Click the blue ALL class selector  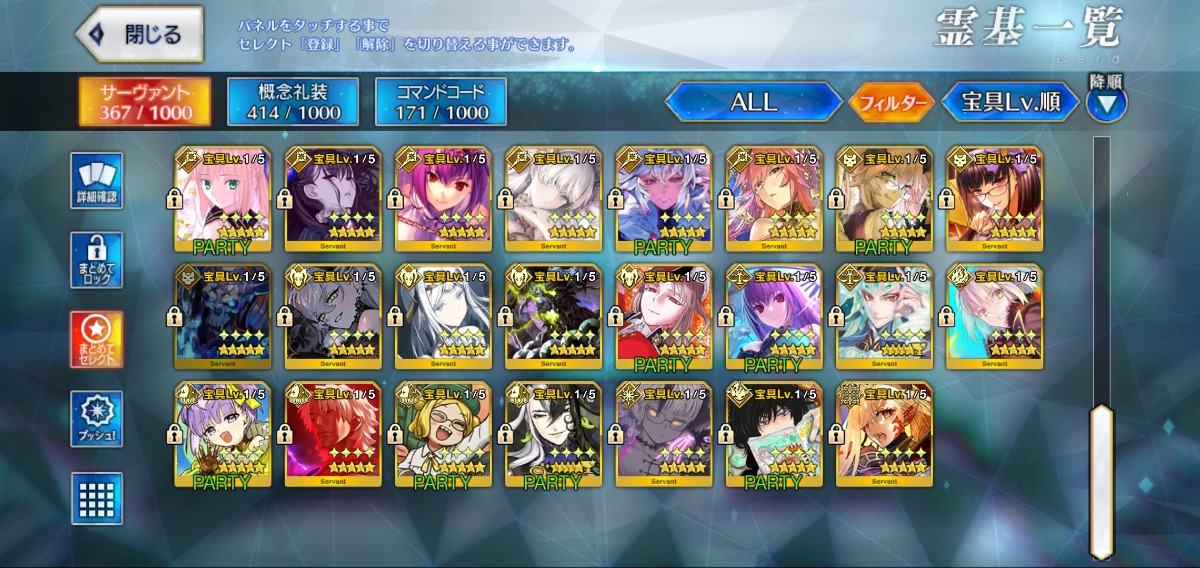[753, 102]
